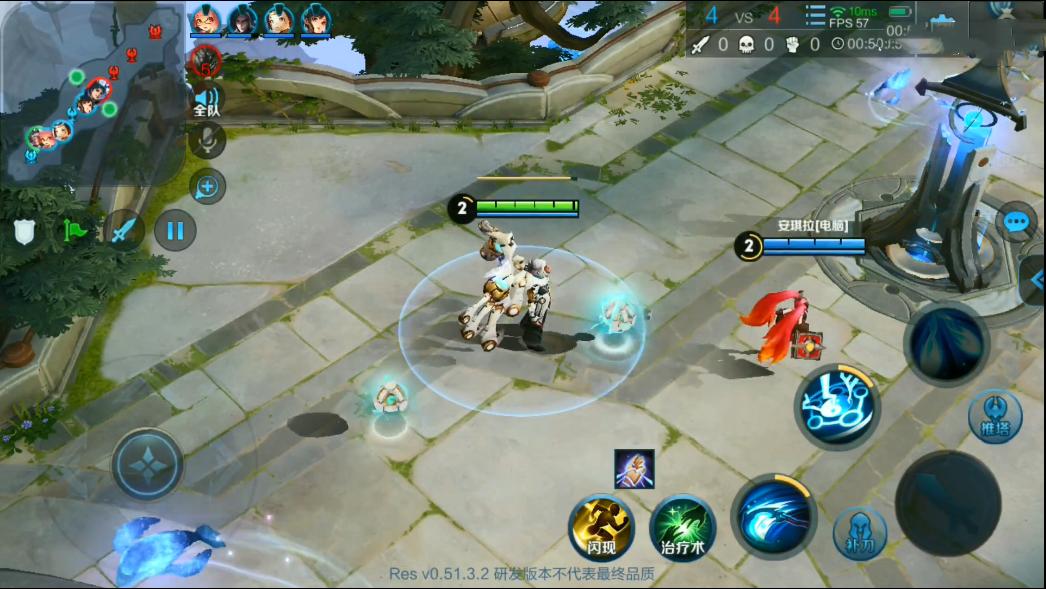Screen dimensions: 1046x589
Task: Tap the virtual movement joystick
Action: (147, 464)
